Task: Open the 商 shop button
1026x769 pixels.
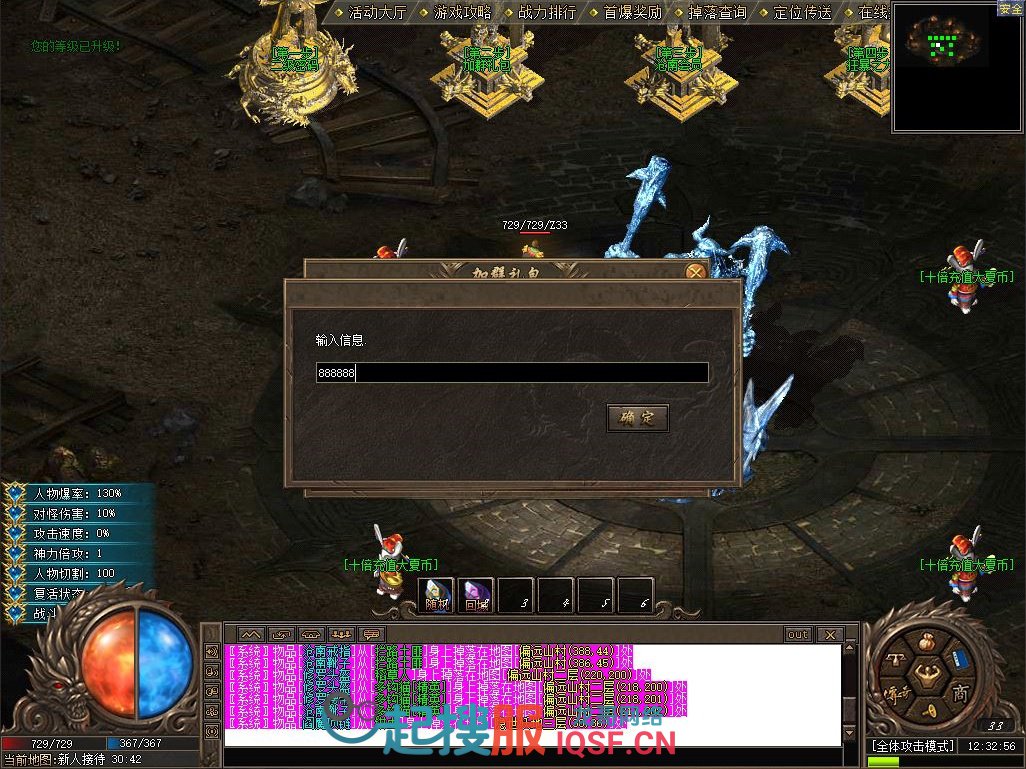Action: pyautogui.click(x=959, y=694)
